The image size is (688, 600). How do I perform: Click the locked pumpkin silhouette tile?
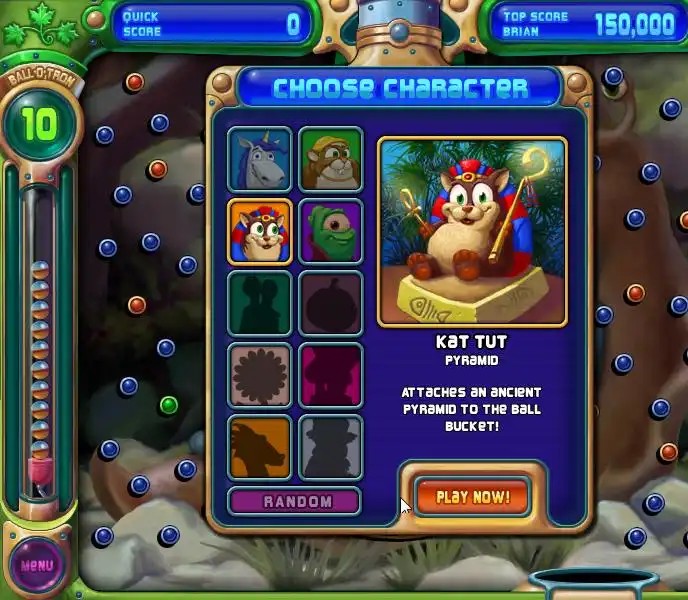pos(331,303)
